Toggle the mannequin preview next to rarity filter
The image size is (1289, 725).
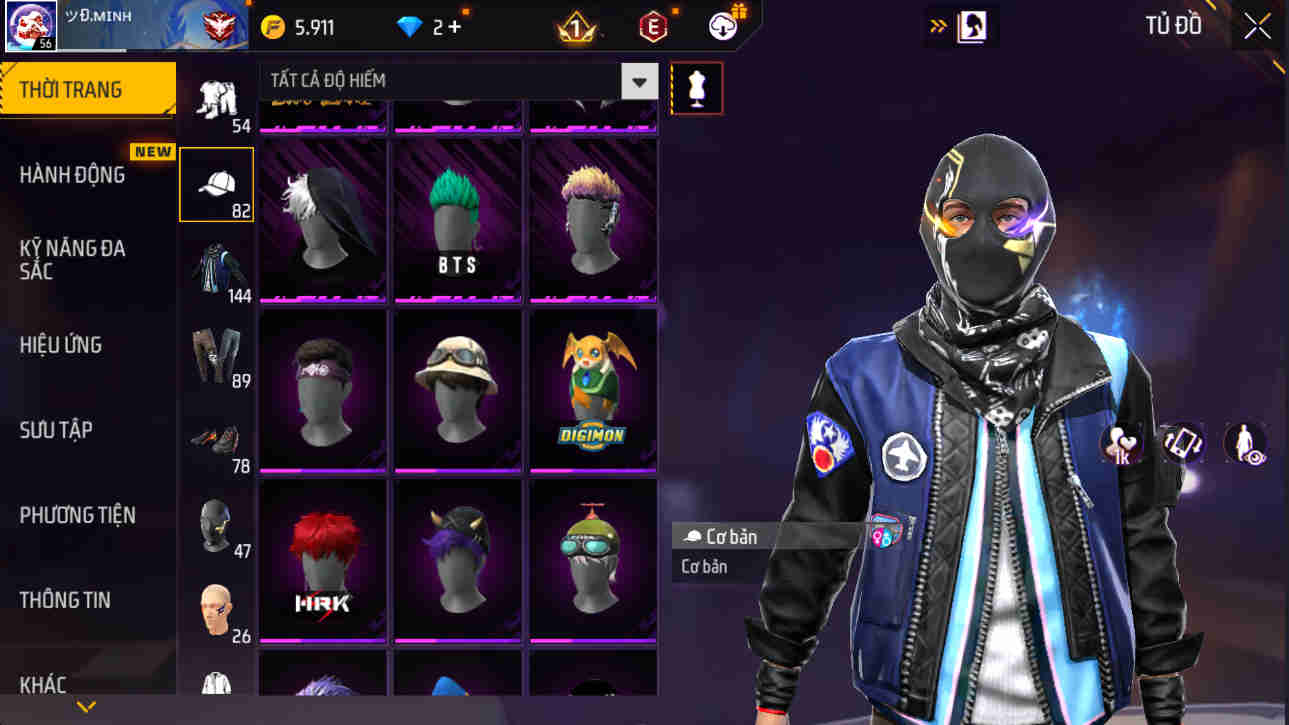tap(696, 88)
